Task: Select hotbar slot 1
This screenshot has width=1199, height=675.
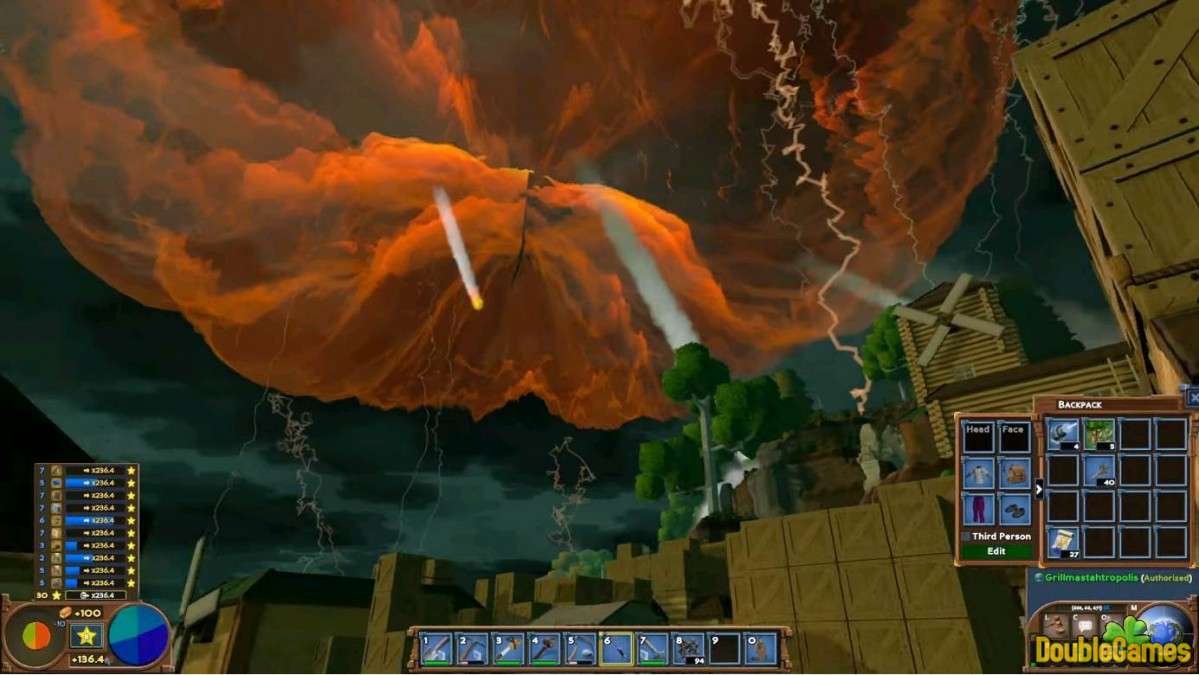Action: click(436, 648)
